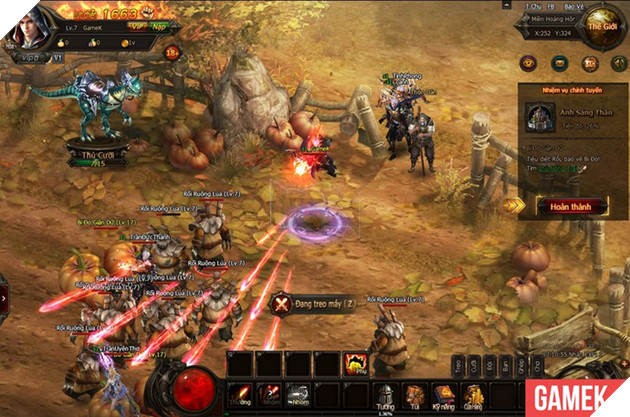The height and width of the screenshot is (417, 630).
Task: Open the Gia tộc menu icon
Action: tap(471, 389)
